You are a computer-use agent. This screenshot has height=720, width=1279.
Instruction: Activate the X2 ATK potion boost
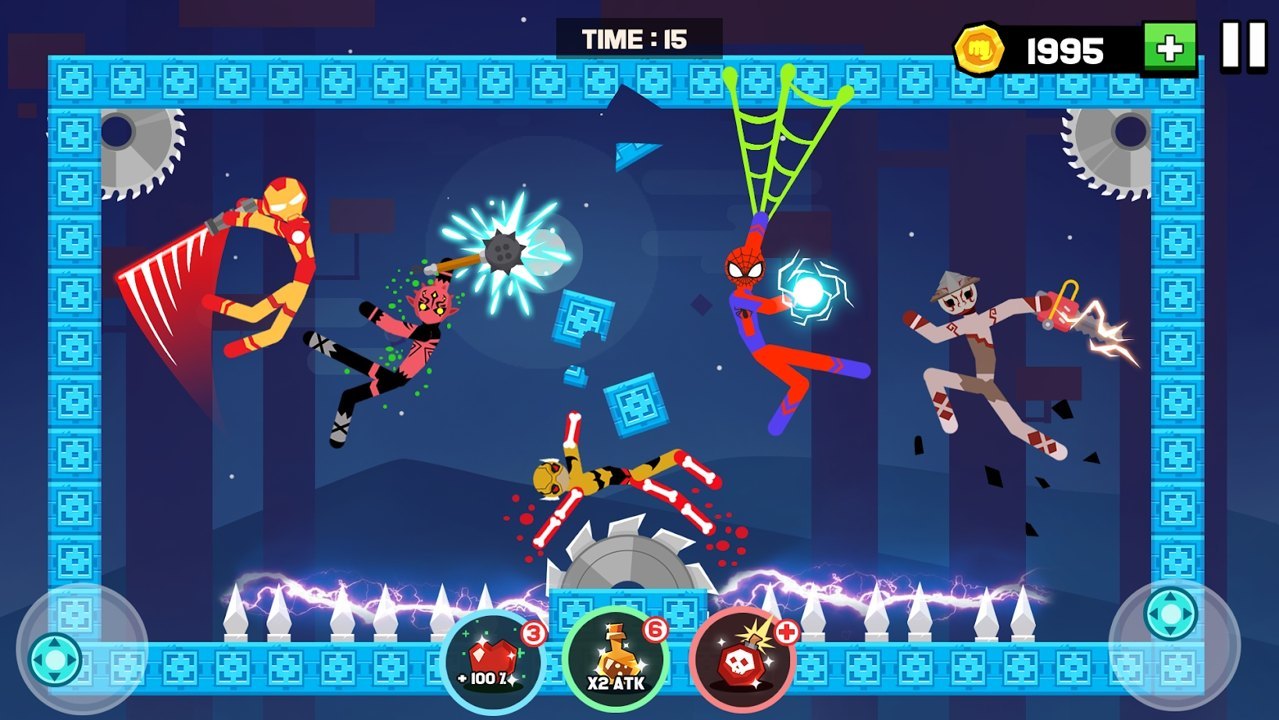[614, 661]
